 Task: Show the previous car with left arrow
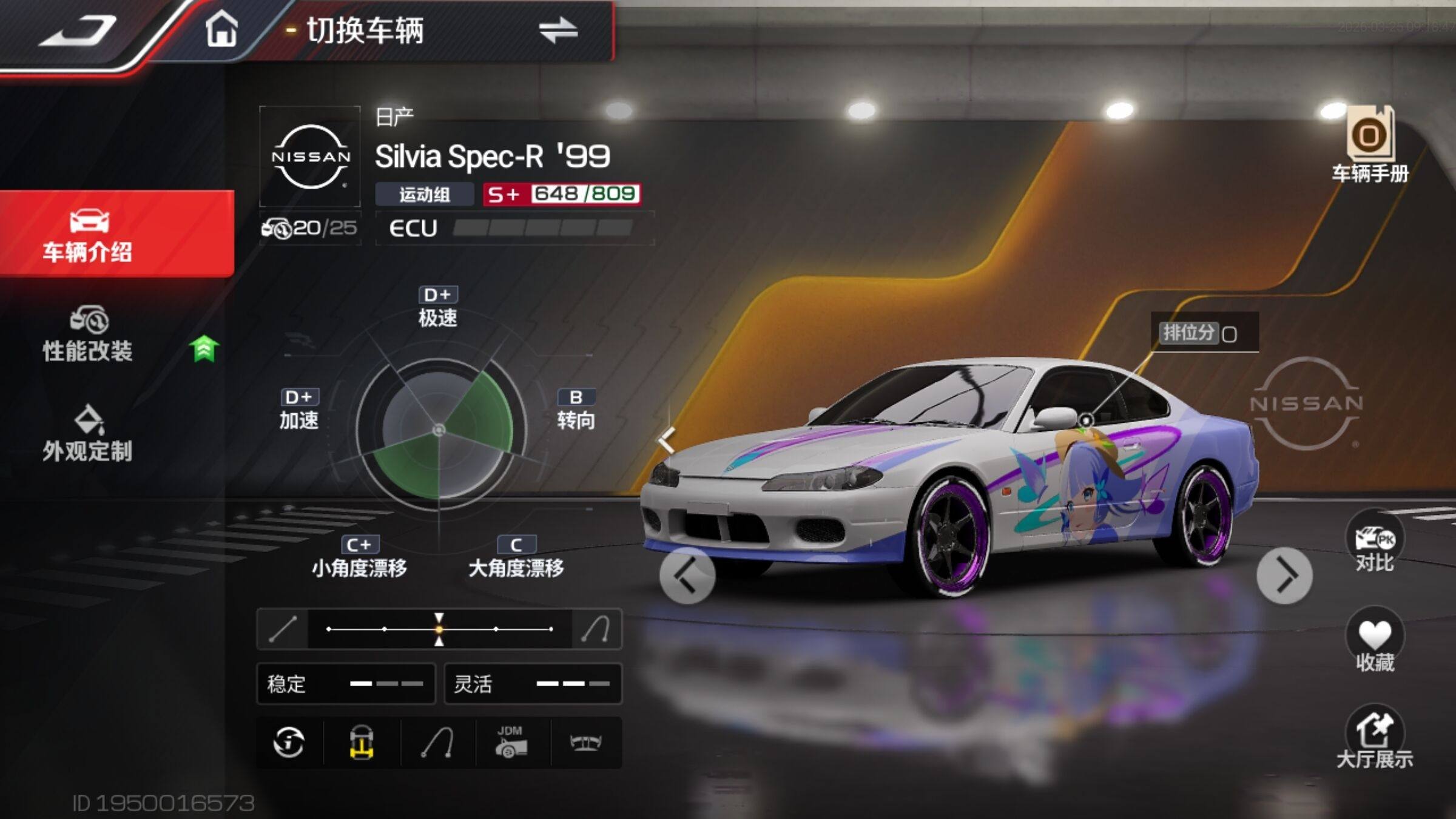[x=687, y=575]
